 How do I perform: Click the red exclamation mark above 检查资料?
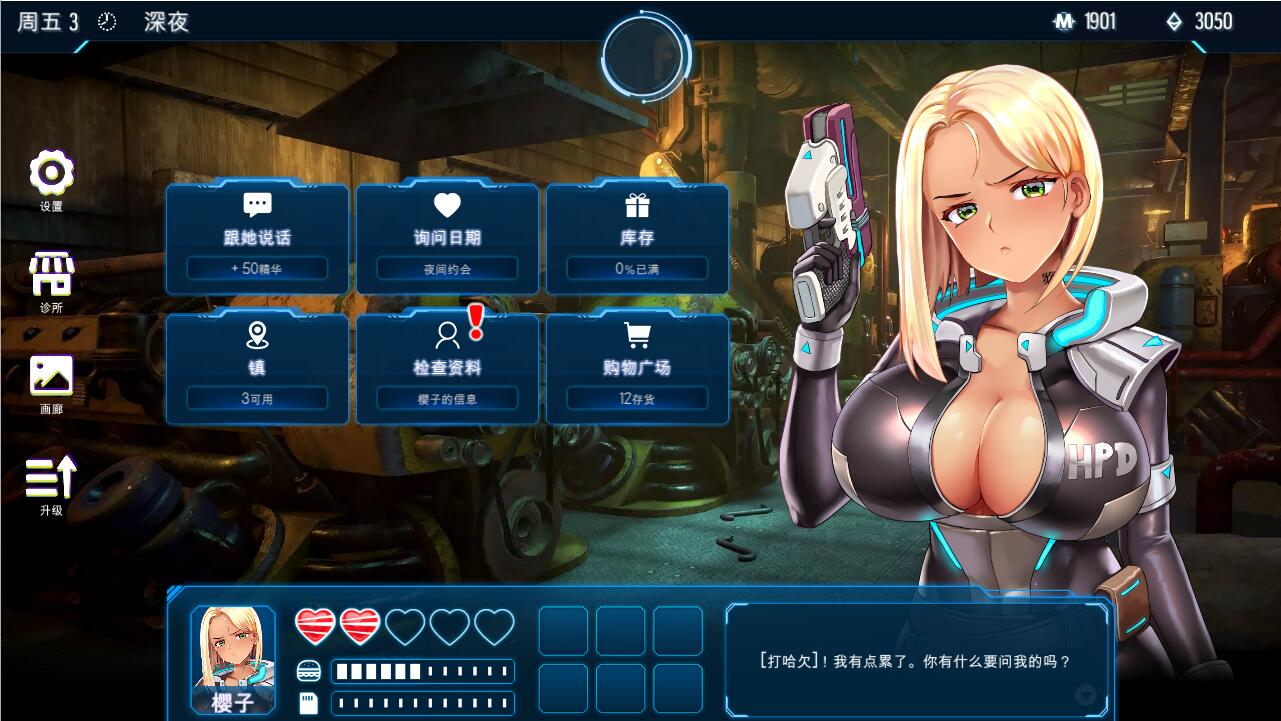[477, 321]
